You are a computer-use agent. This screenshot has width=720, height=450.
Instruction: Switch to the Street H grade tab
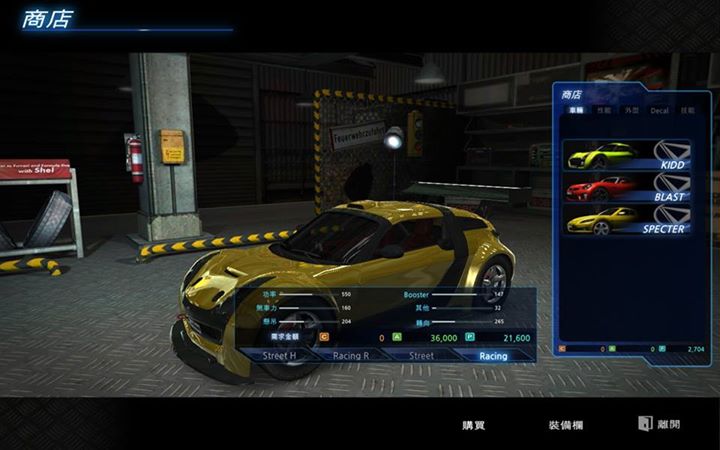pos(279,355)
